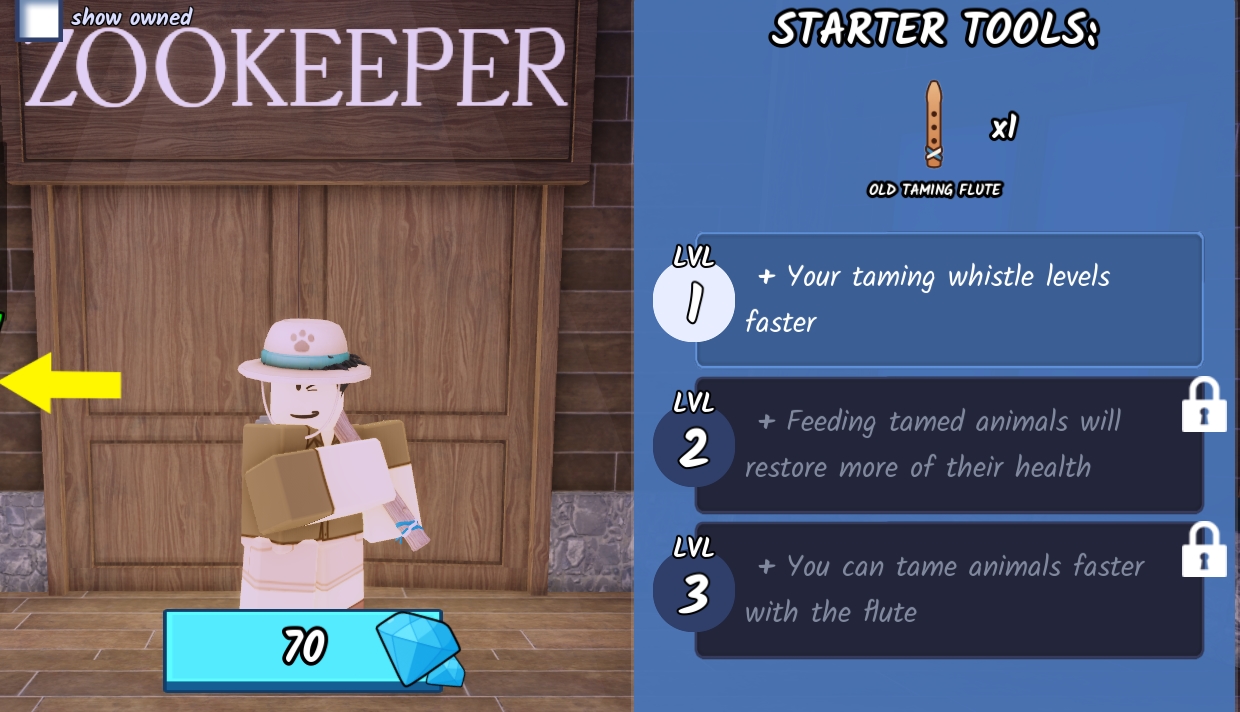Select the level 1 taming whistle perk

[948, 299]
